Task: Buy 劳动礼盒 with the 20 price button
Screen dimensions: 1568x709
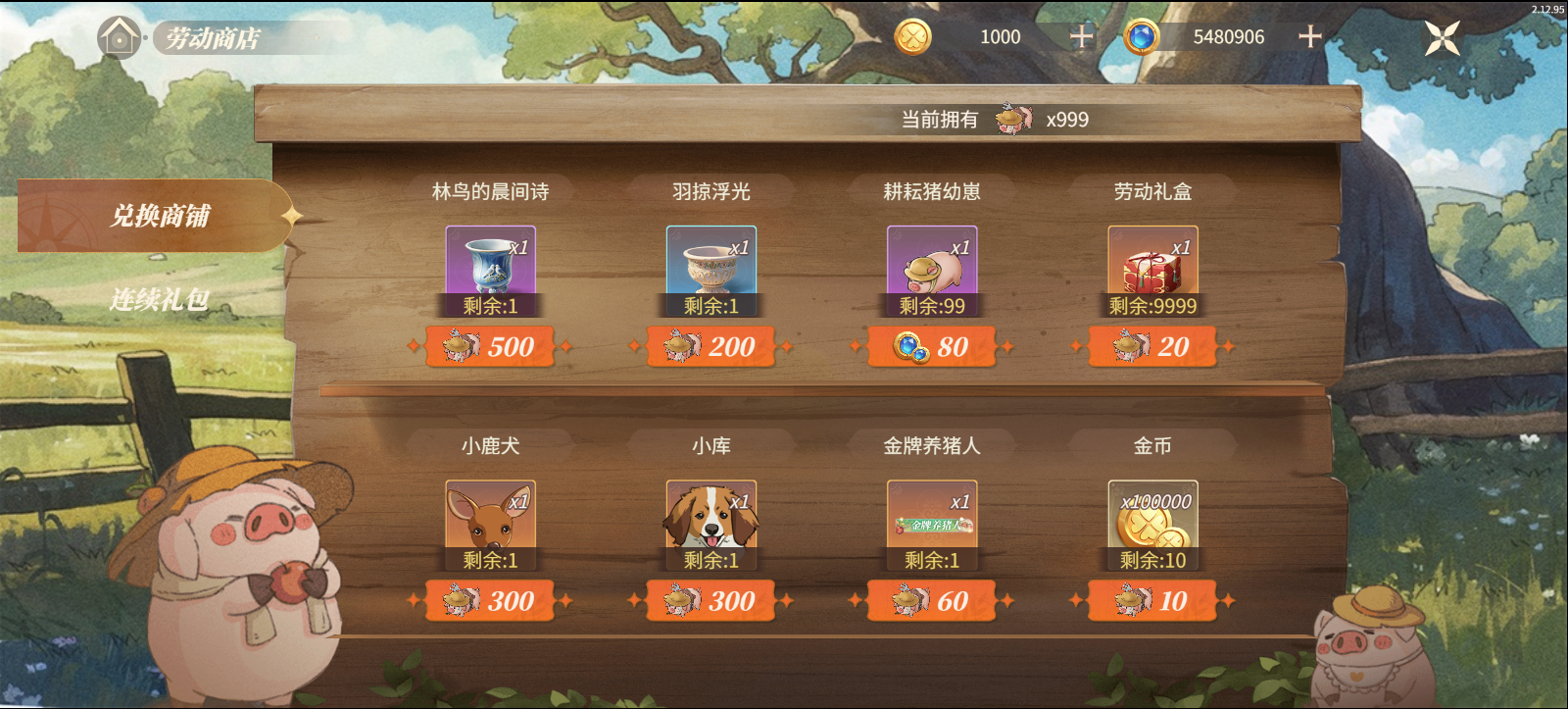Action: [x=1151, y=346]
